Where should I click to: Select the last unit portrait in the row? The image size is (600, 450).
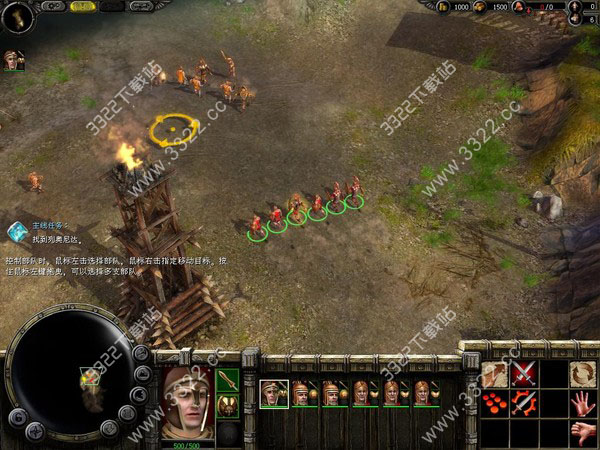[427, 393]
